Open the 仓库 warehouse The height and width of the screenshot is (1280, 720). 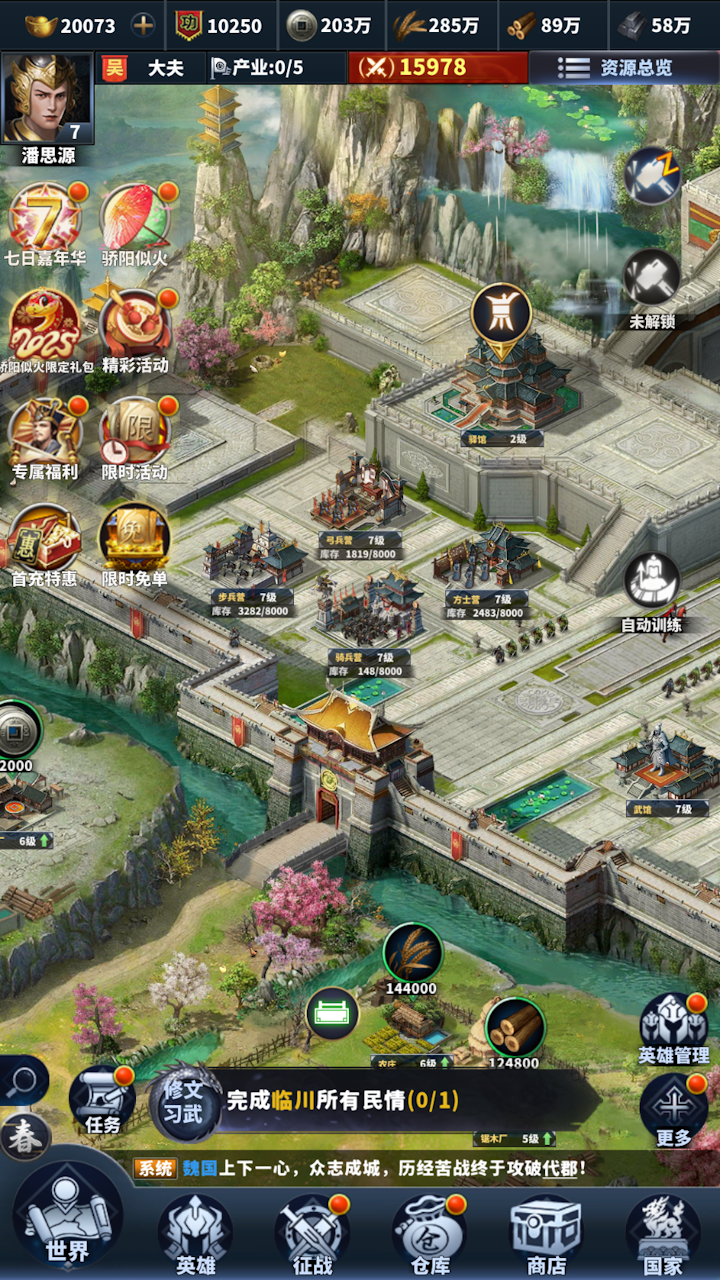[x=429, y=1232]
